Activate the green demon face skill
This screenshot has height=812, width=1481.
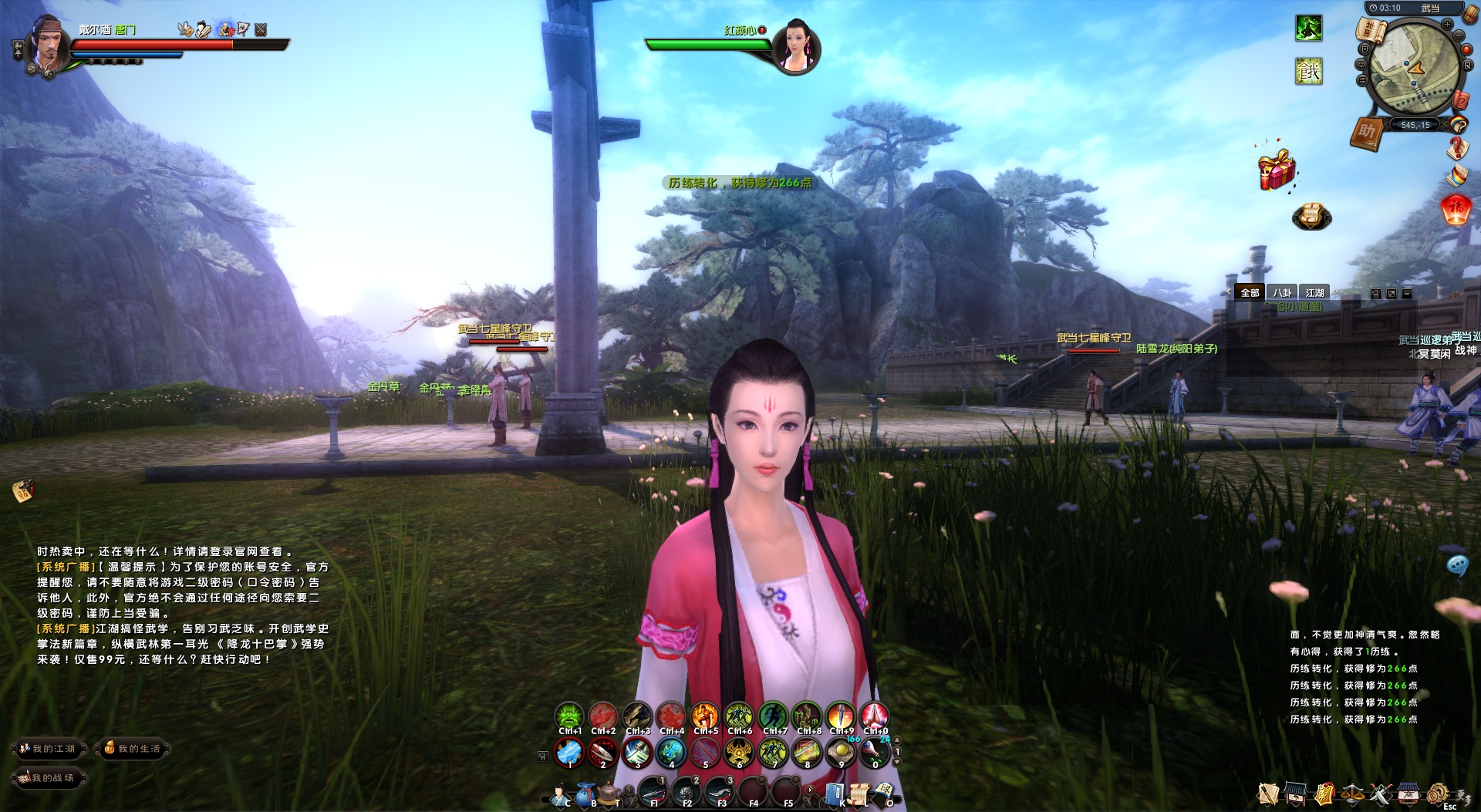[x=569, y=716]
